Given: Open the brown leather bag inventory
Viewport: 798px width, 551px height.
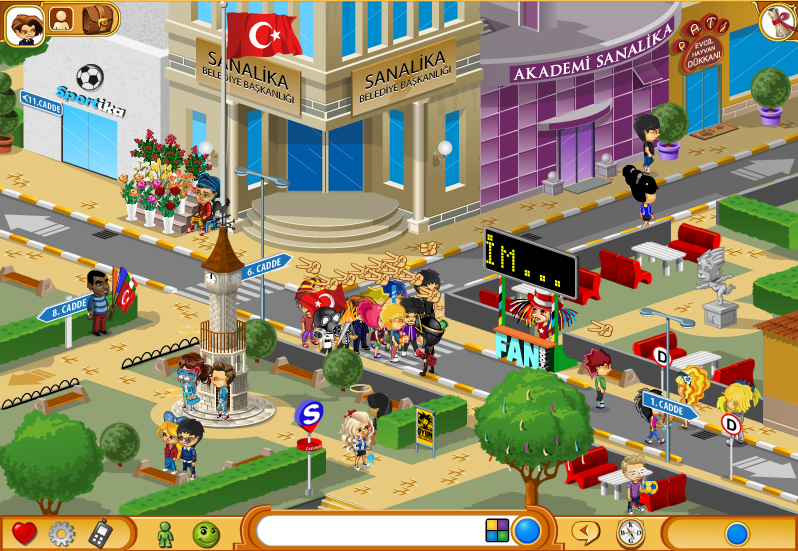Looking at the screenshot, I should click(98, 18).
